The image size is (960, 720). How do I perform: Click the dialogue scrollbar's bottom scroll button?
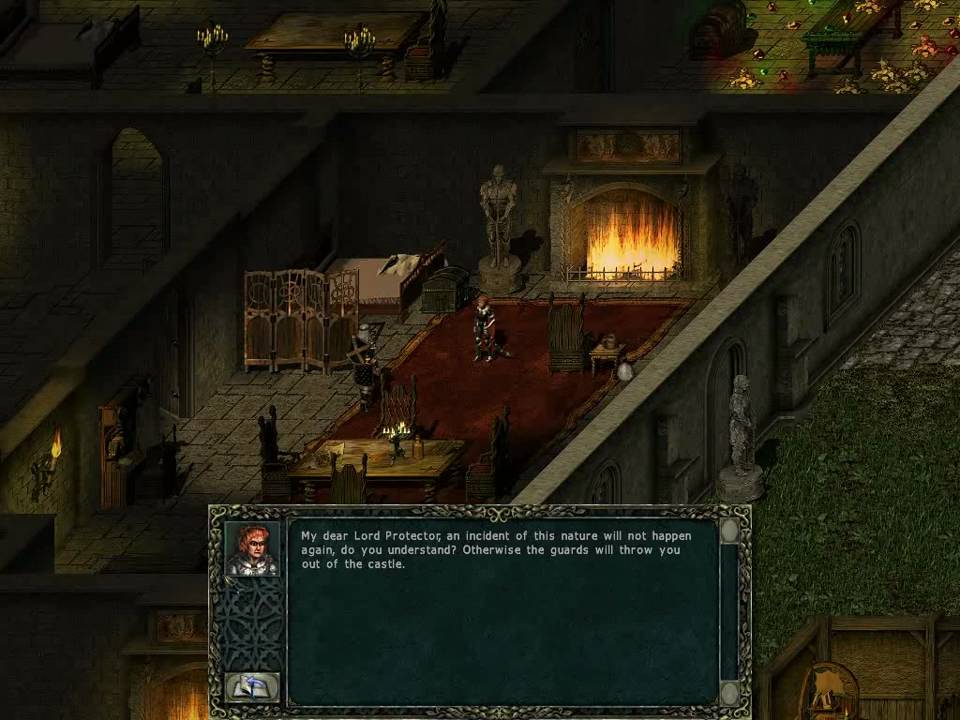[730, 692]
